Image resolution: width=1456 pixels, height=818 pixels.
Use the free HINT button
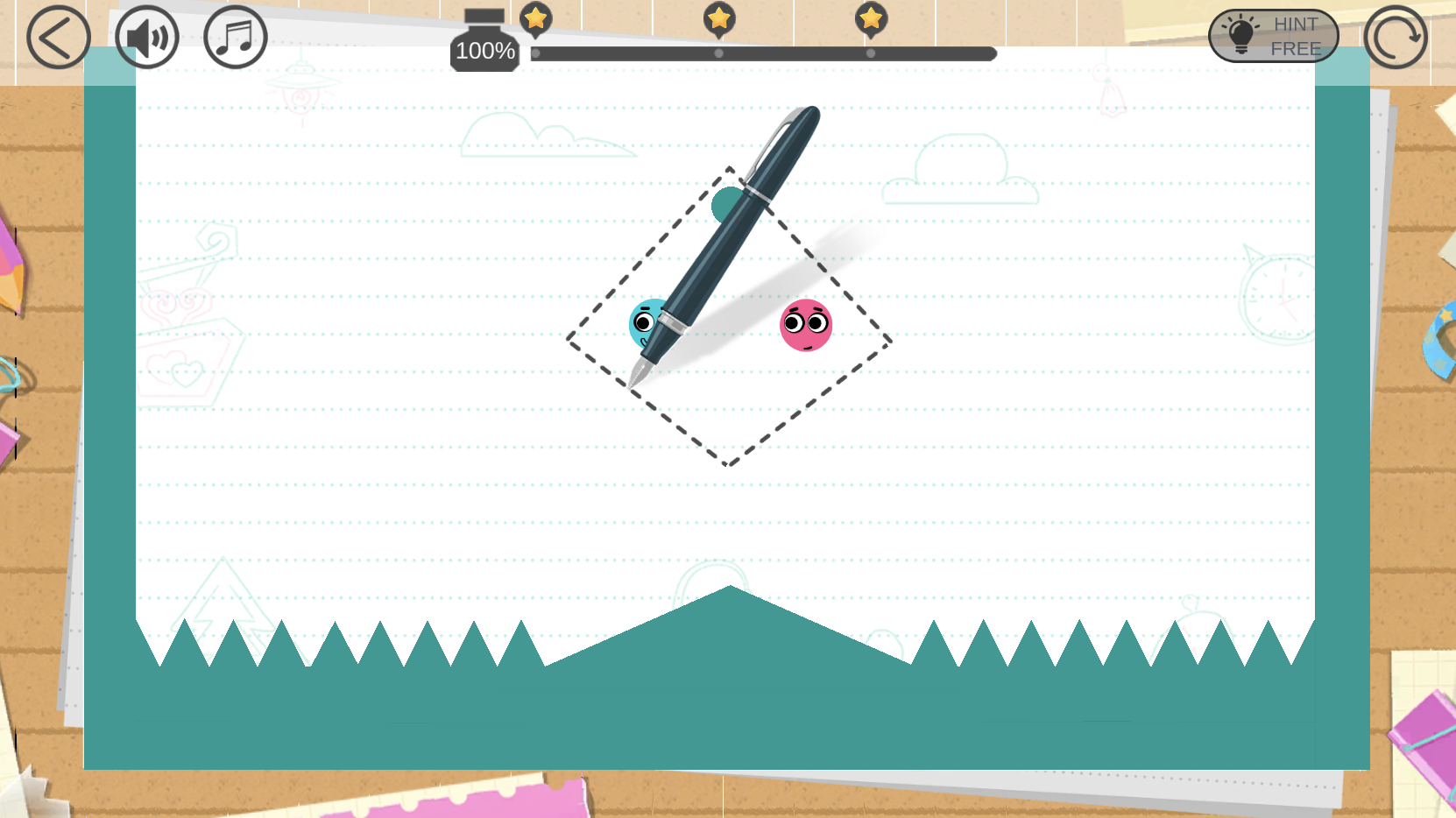point(1273,37)
